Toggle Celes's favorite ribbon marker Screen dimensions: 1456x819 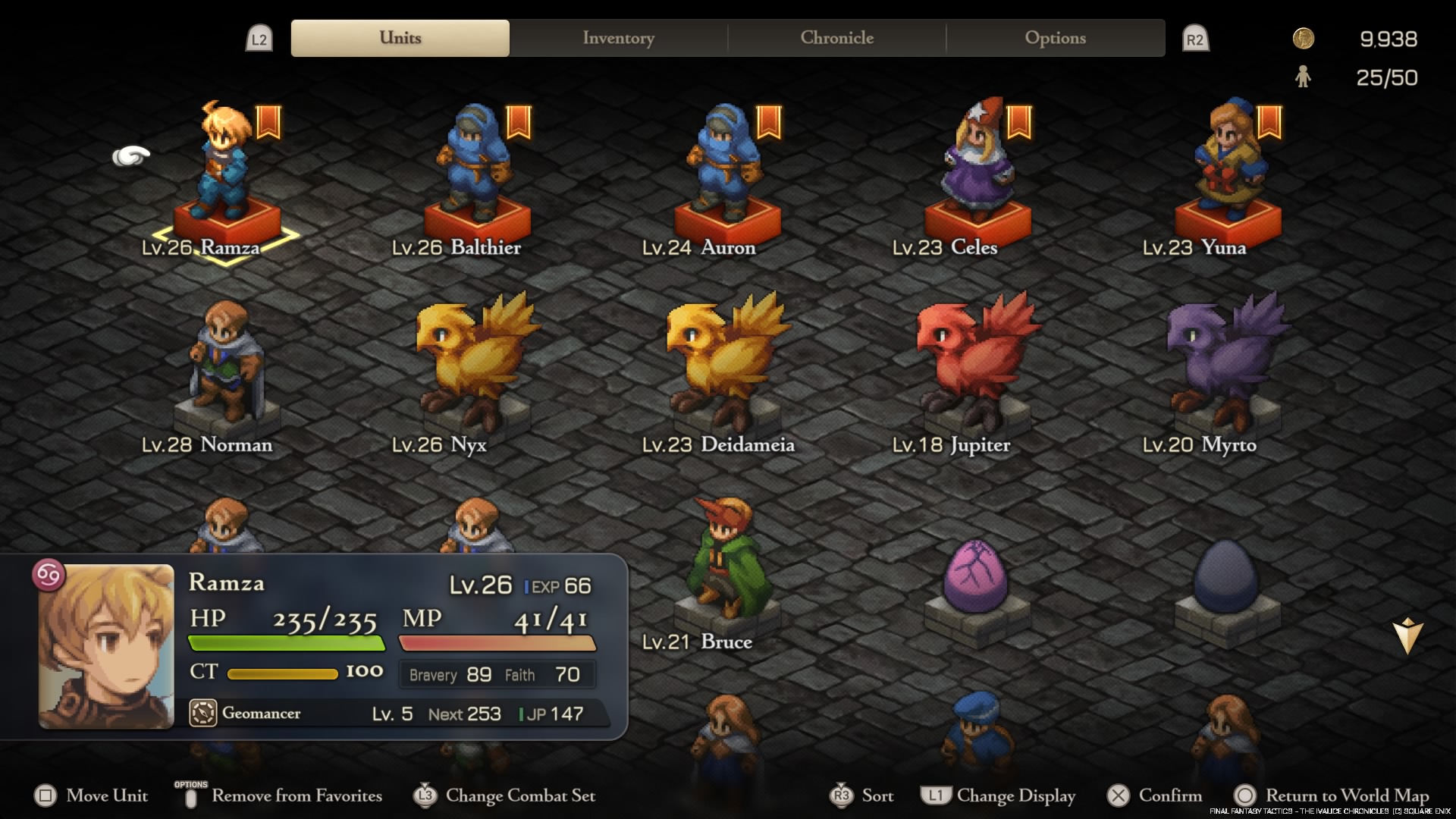point(1018,123)
